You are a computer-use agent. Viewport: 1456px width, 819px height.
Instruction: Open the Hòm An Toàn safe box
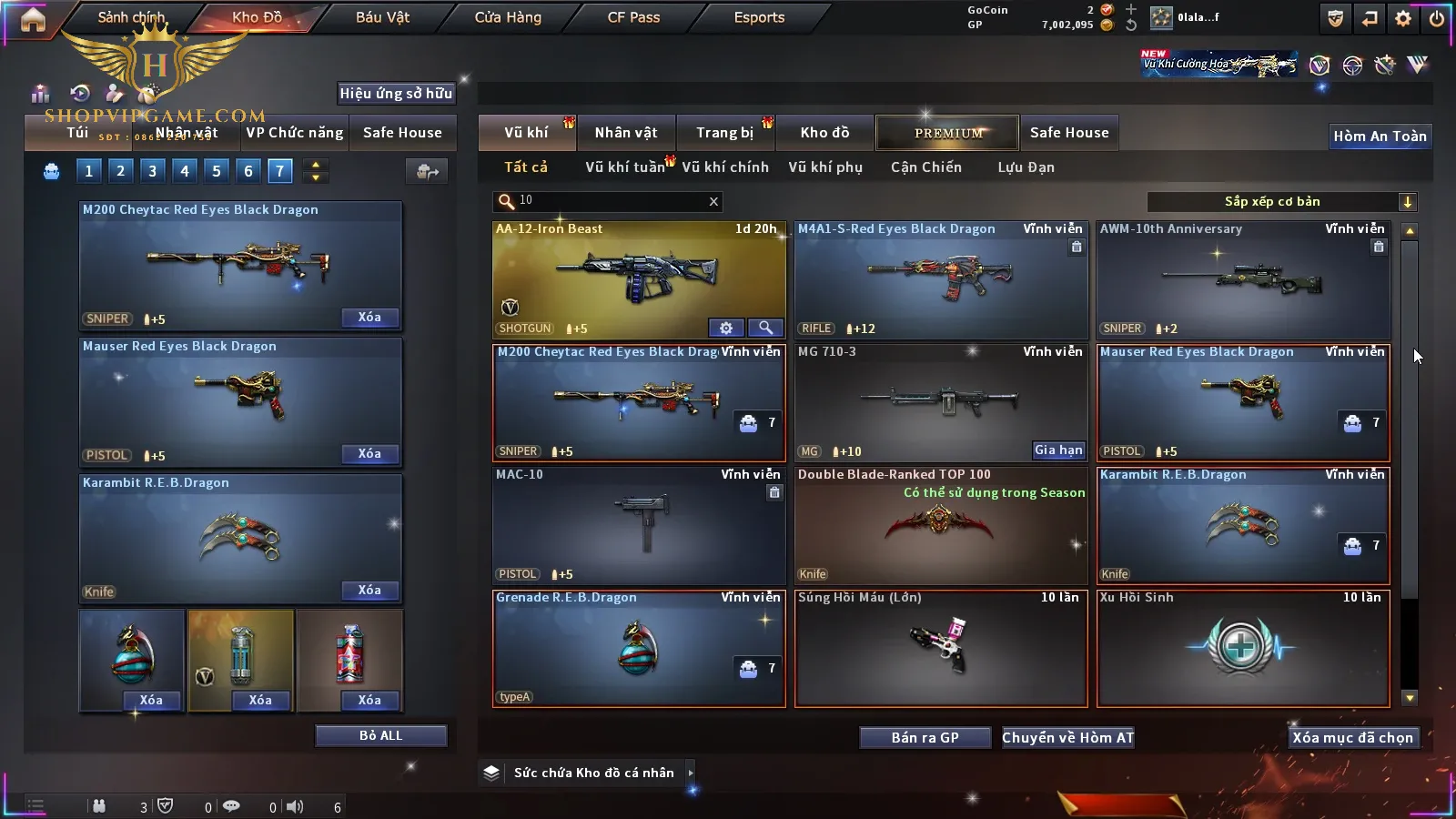[x=1380, y=136]
